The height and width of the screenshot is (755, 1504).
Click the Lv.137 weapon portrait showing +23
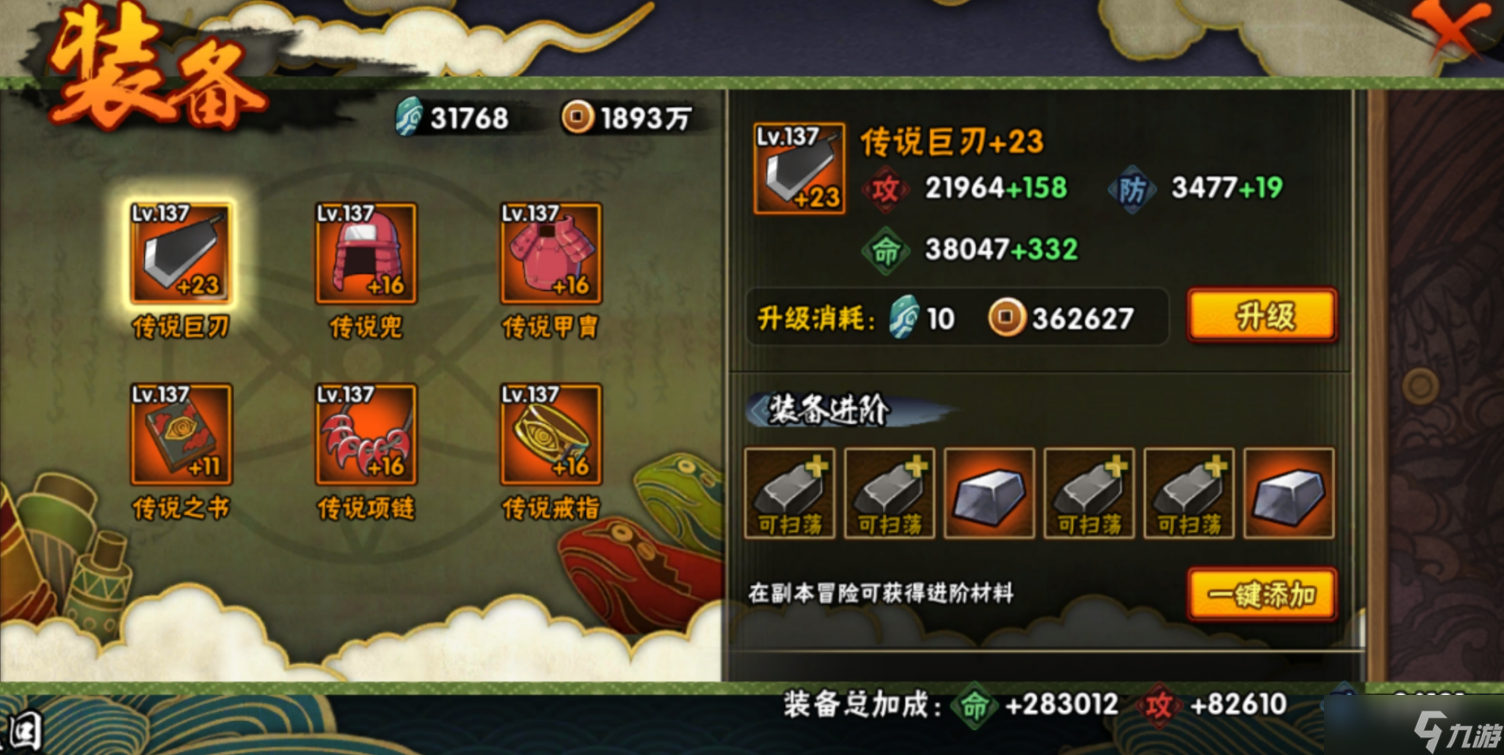798,167
